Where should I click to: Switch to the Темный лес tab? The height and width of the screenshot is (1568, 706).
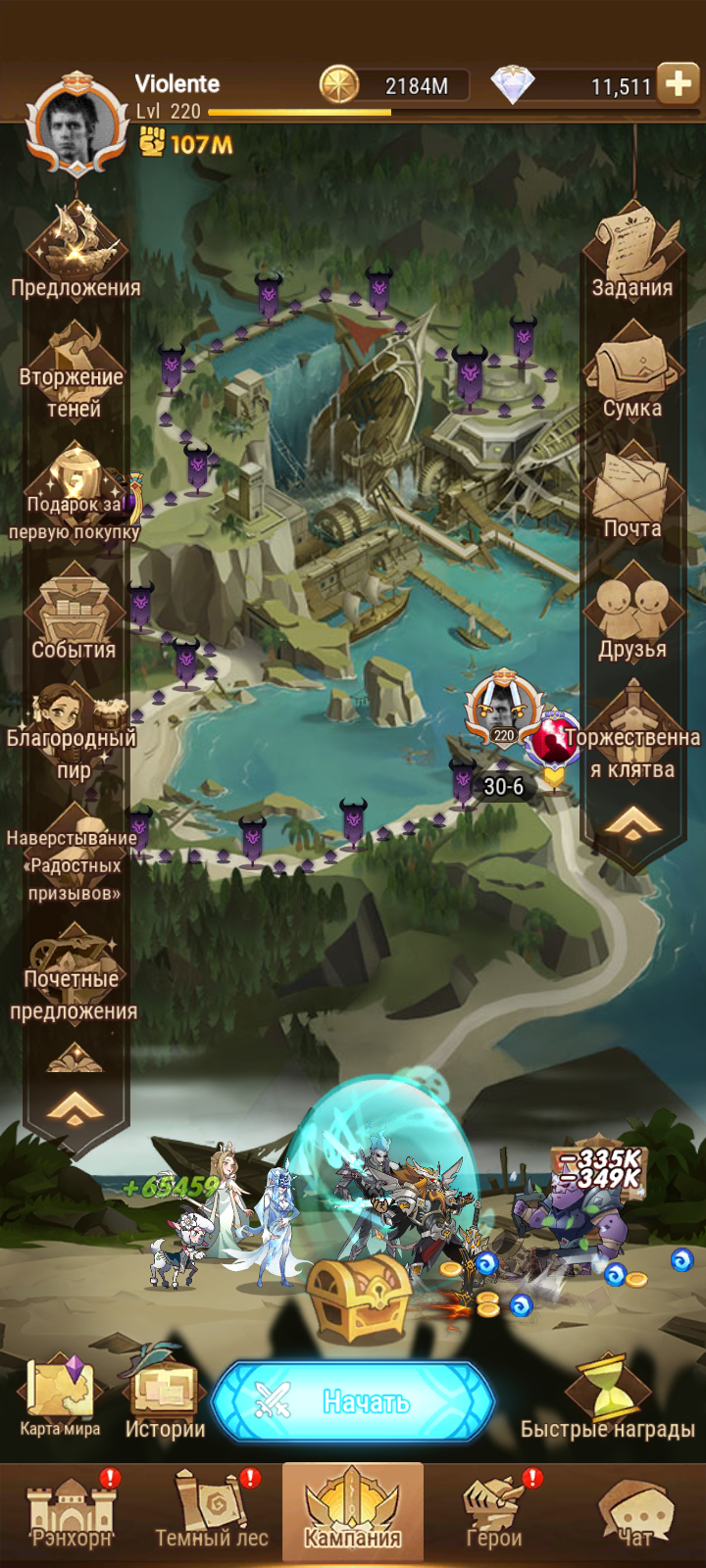tap(212, 1511)
